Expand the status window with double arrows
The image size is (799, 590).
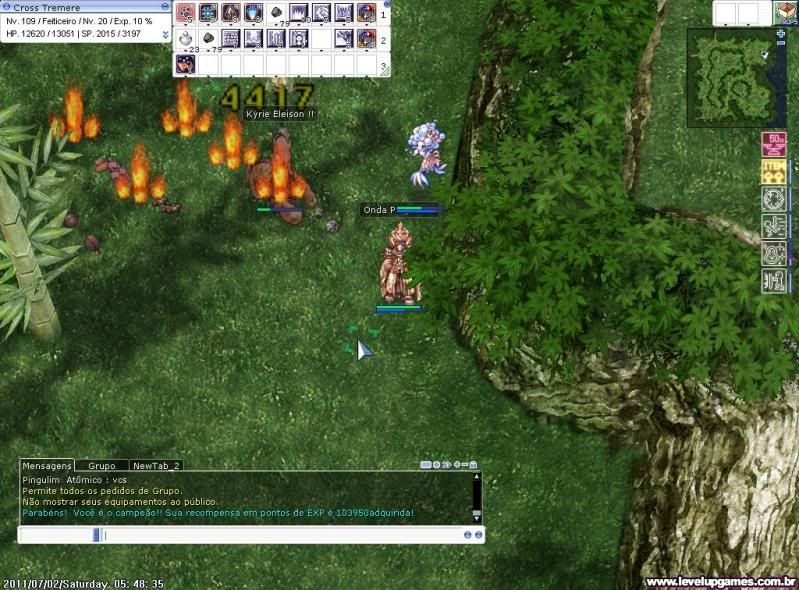coord(165,33)
